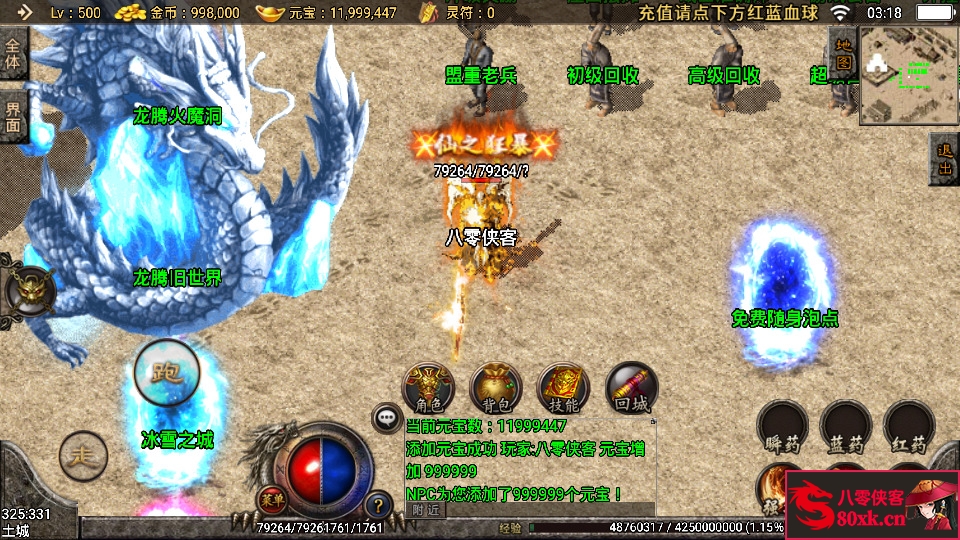Switch movement to 跑 run mode
Viewport: 960px width, 540px height.
[165, 372]
